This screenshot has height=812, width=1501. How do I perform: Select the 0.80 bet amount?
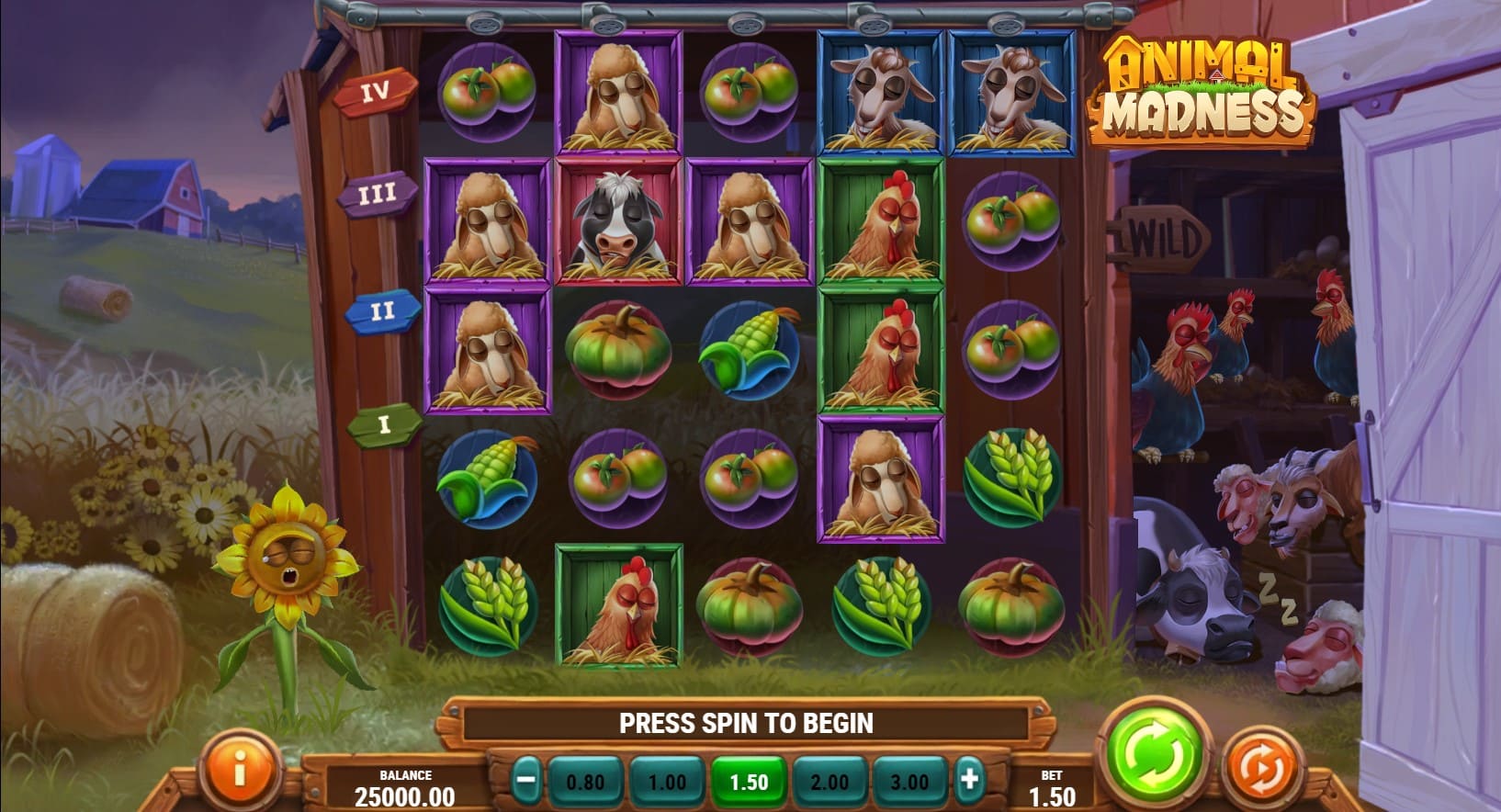point(586,782)
